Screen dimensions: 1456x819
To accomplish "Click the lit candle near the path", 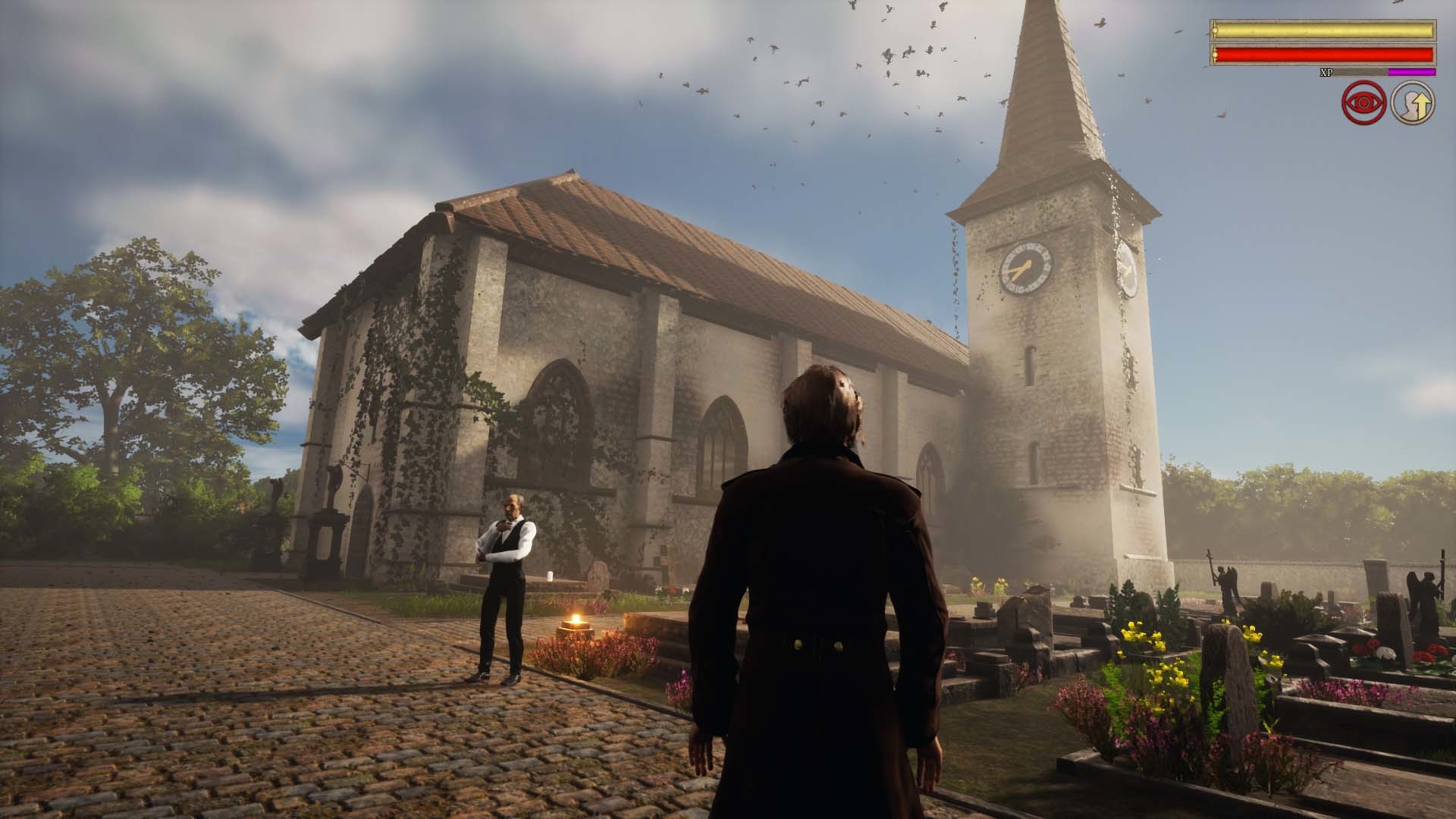I will [576, 619].
